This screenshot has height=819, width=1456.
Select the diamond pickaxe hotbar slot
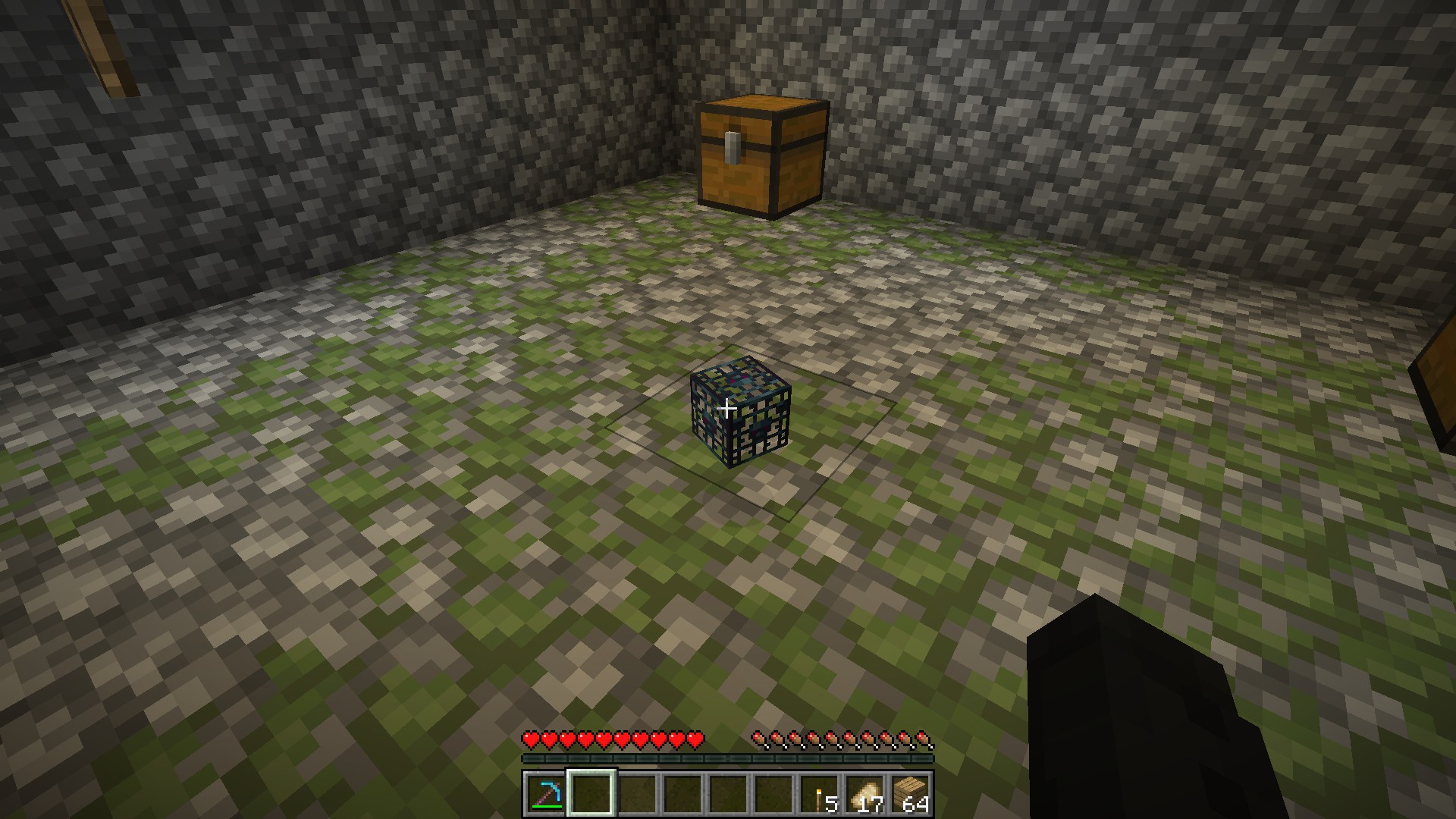(546, 794)
